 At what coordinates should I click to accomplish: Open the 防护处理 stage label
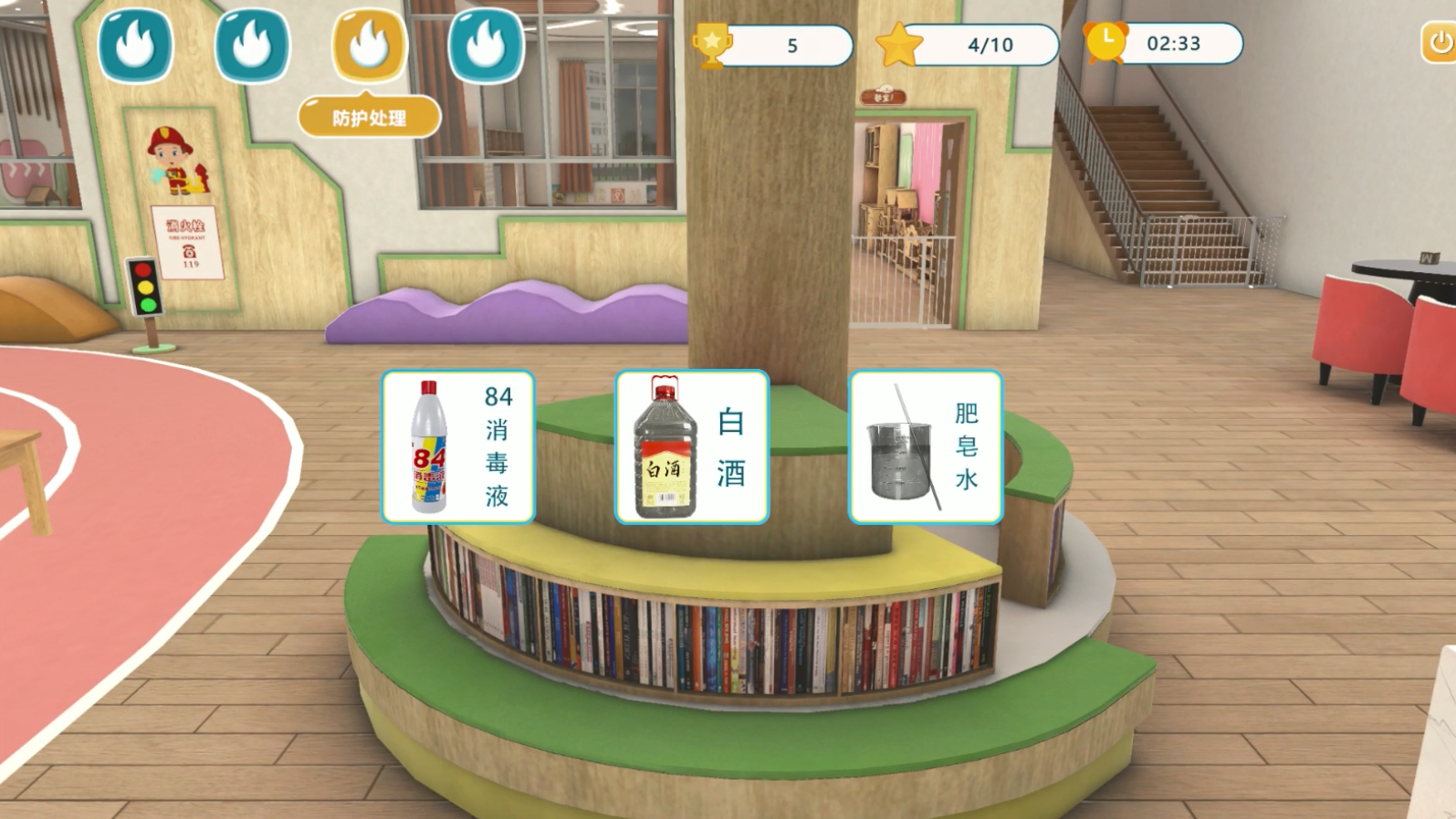tap(367, 116)
